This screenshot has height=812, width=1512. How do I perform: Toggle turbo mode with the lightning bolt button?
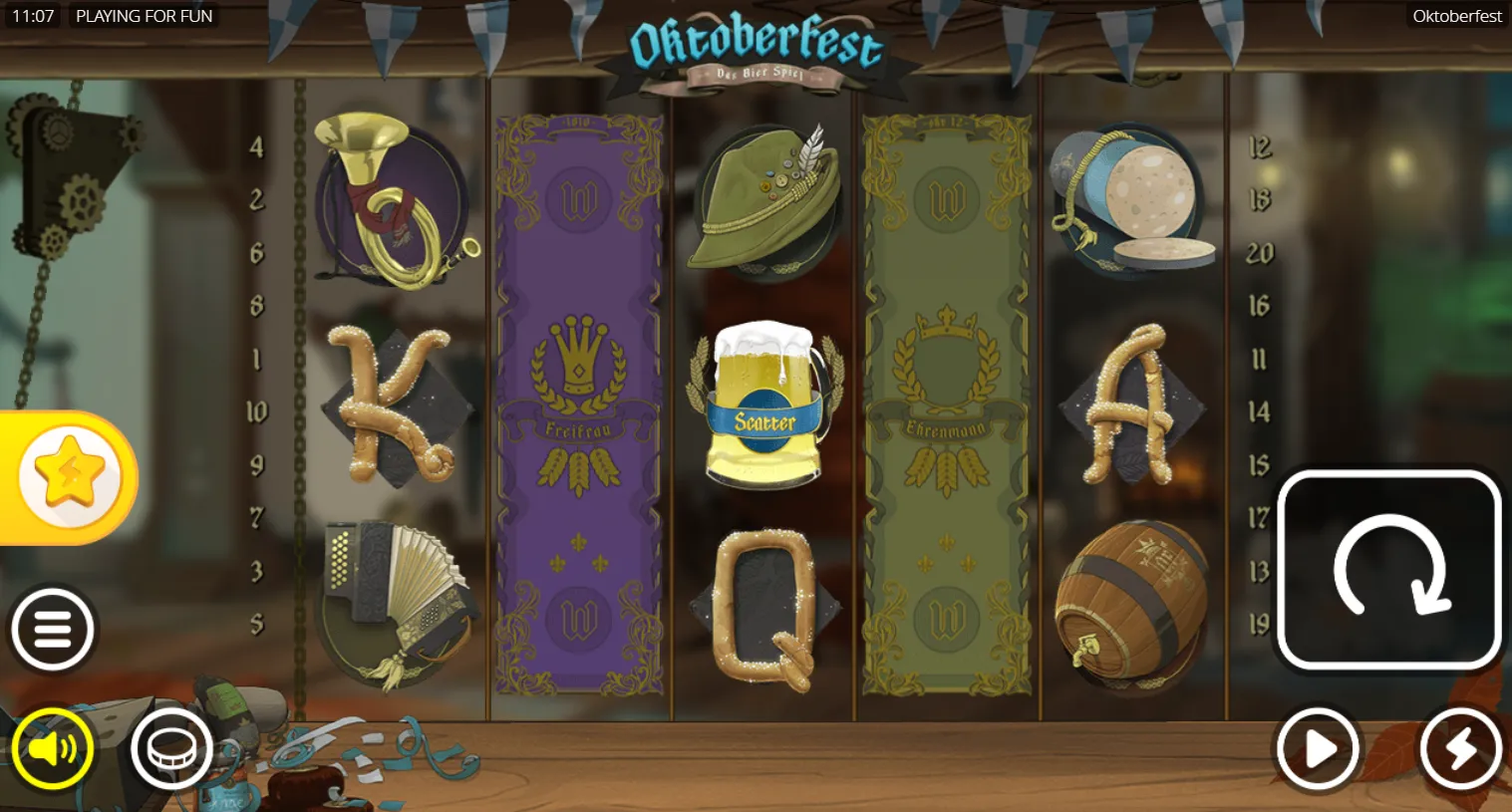pyautogui.click(x=1460, y=749)
